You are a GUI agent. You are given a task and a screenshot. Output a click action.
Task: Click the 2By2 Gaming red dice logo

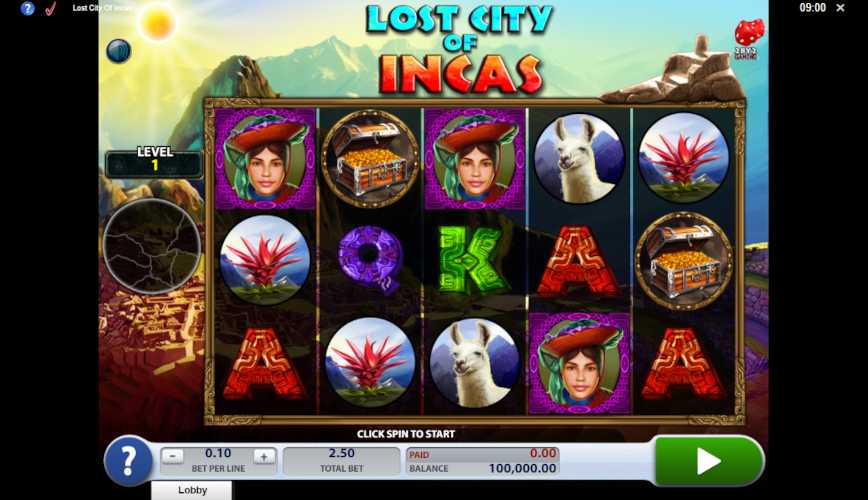pyautogui.click(x=748, y=38)
